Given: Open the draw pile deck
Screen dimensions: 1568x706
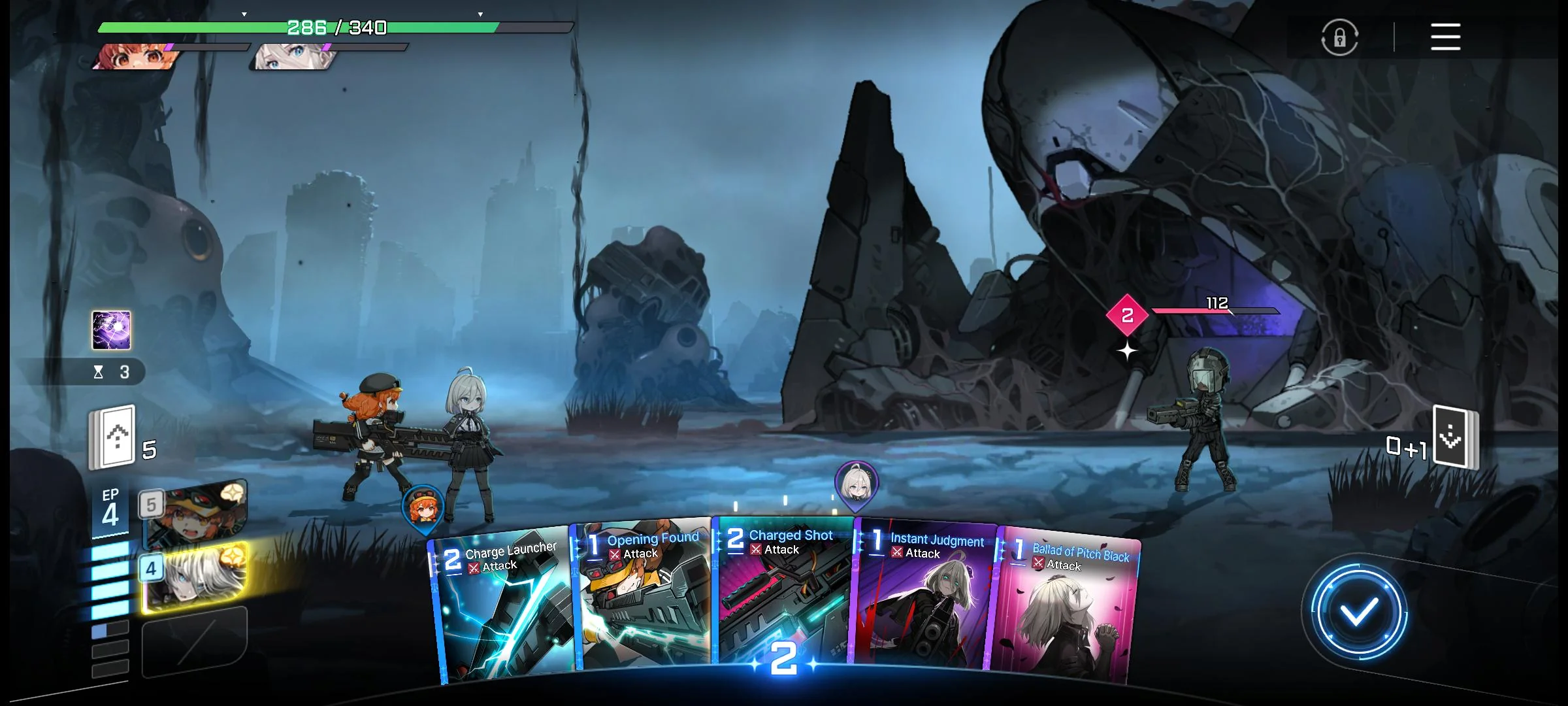Looking at the screenshot, I should point(112,438).
